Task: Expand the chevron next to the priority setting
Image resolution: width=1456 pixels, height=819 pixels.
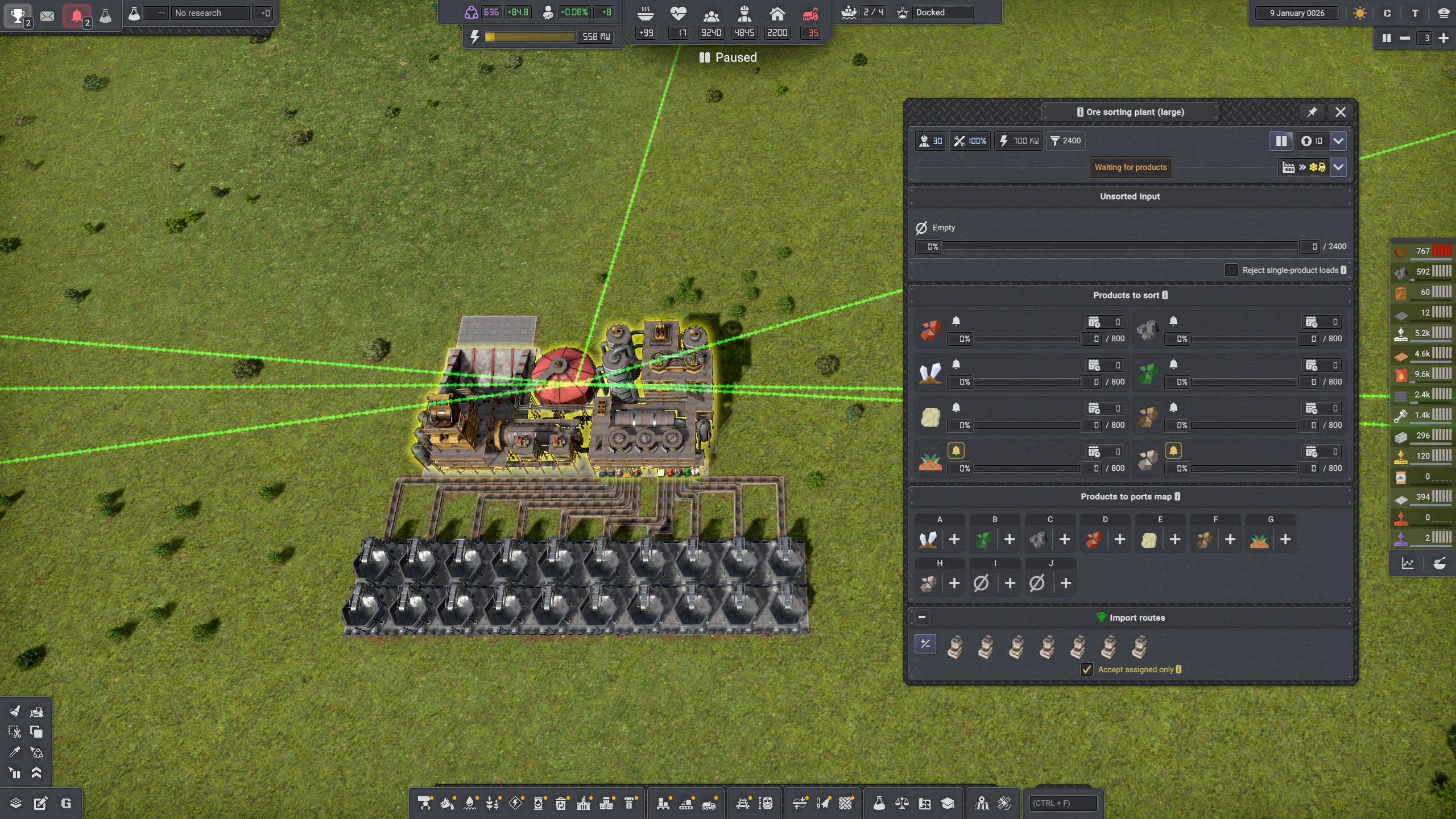Action: pos(1339,141)
